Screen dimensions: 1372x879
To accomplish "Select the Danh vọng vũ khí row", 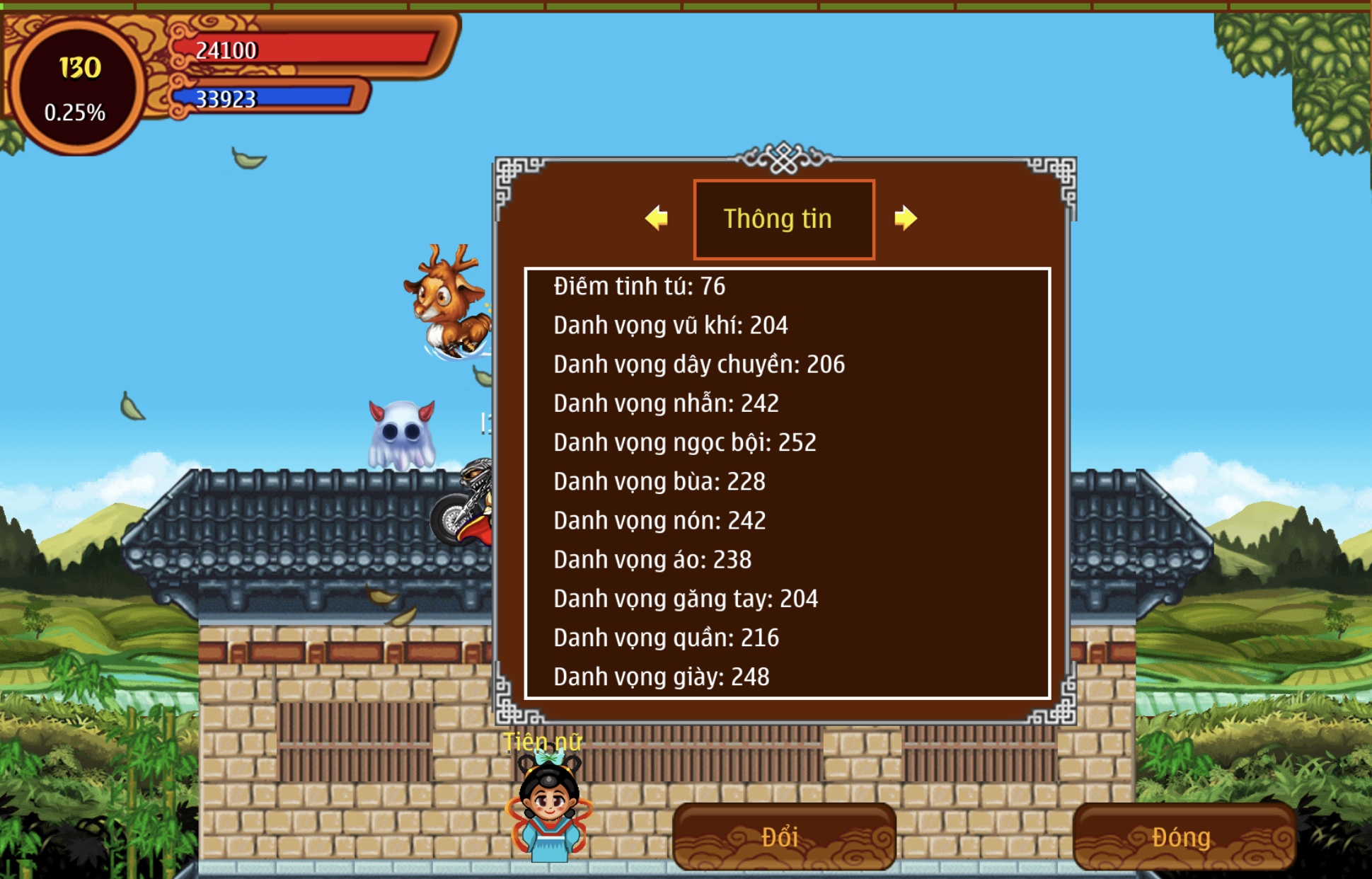I will 670,326.
